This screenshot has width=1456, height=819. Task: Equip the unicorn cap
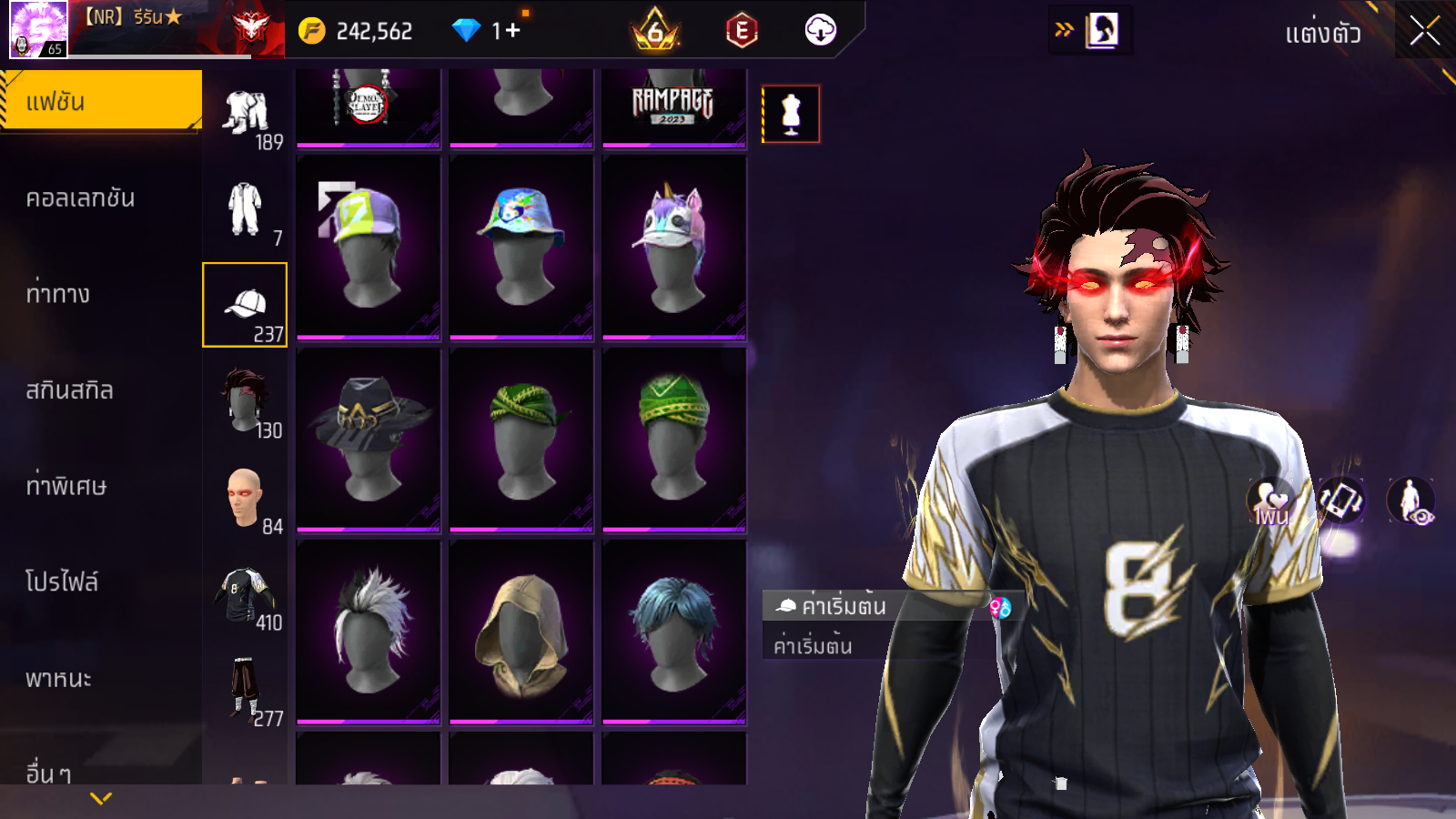pyautogui.click(x=674, y=247)
